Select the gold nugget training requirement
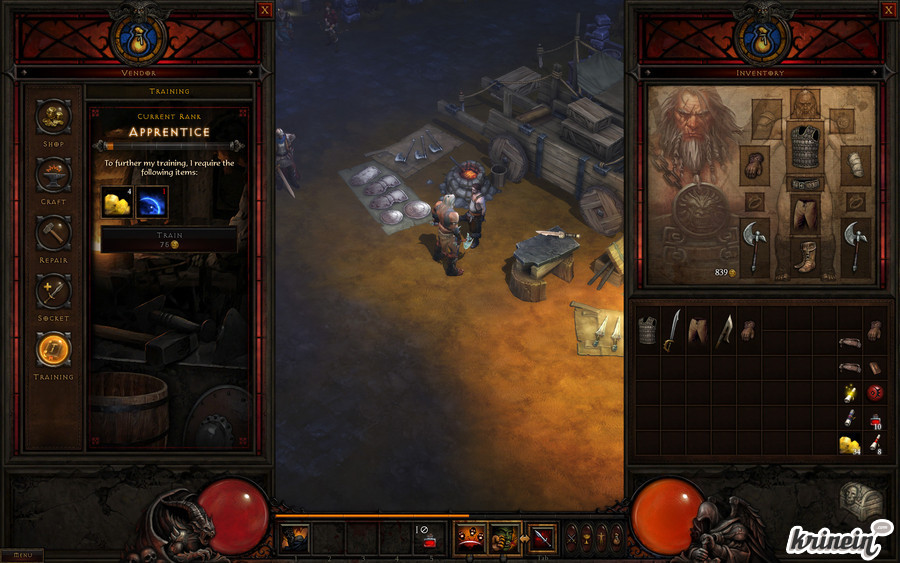Screen dimensions: 900x563 (x=118, y=203)
